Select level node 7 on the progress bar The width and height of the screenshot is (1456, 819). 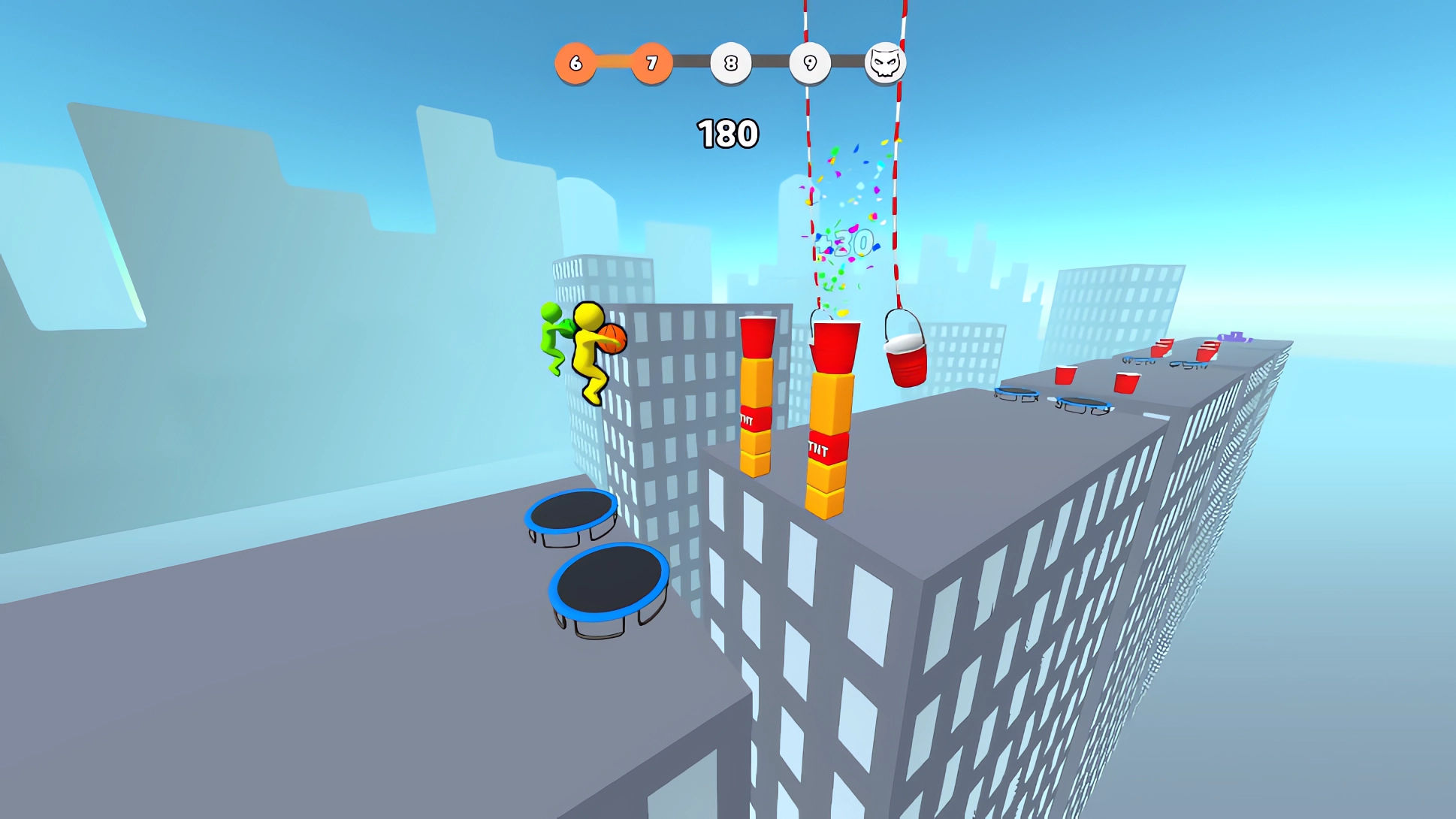click(x=654, y=64)
